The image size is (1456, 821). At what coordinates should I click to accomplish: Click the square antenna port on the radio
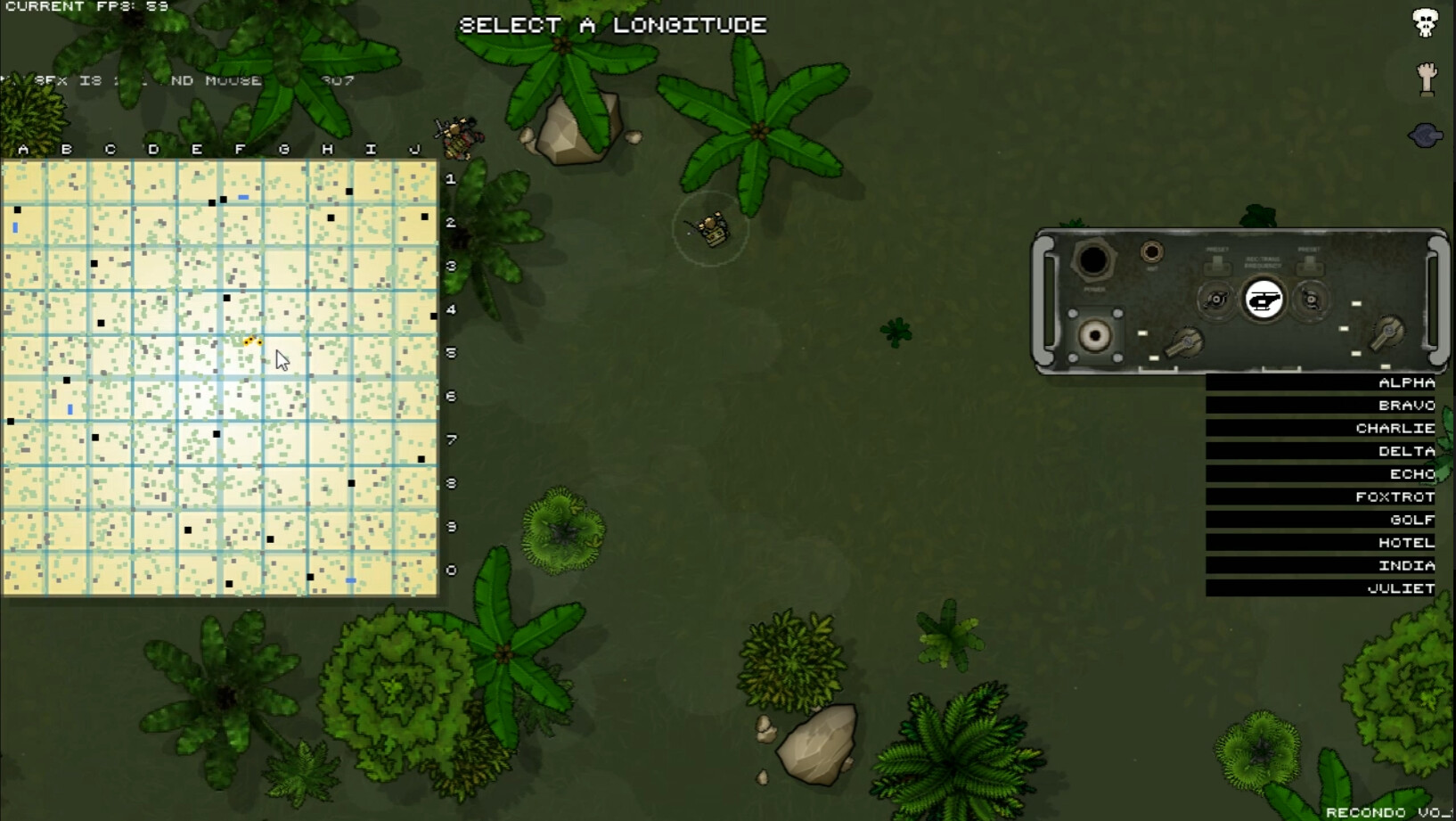pyautogui.click(x=1095, y=336)
